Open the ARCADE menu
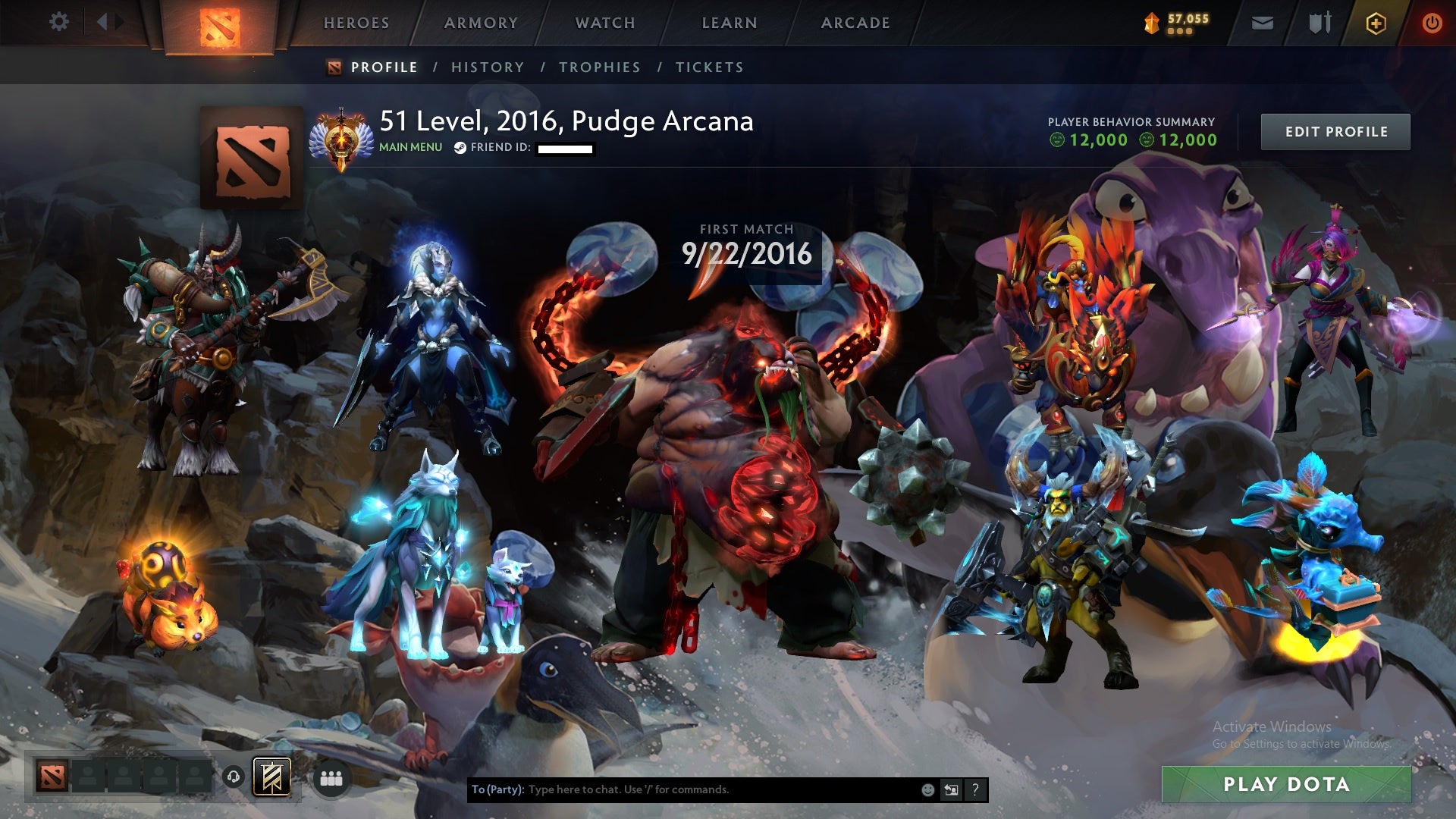 (854, 22)
